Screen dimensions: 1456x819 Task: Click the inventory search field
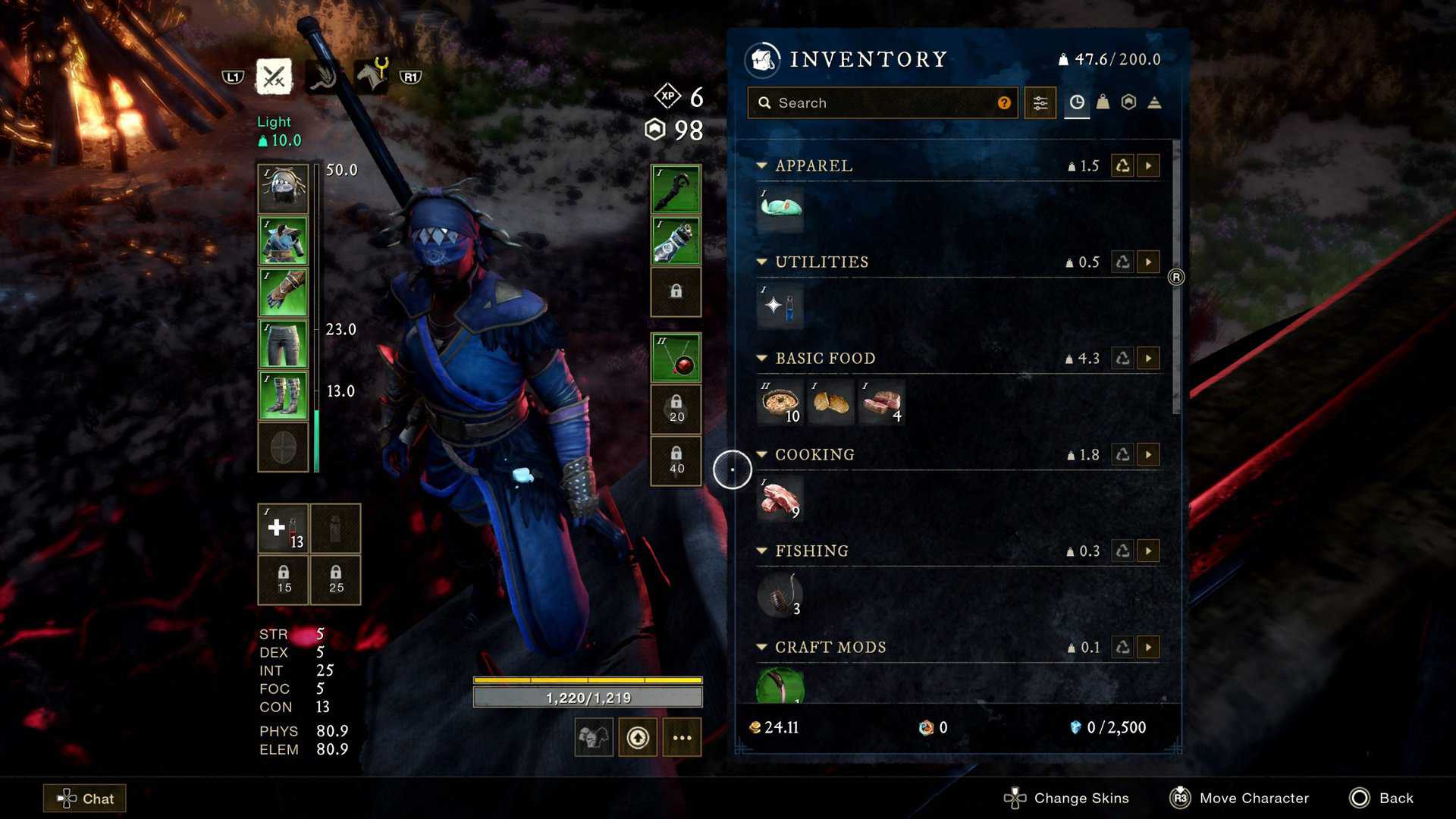882,102
